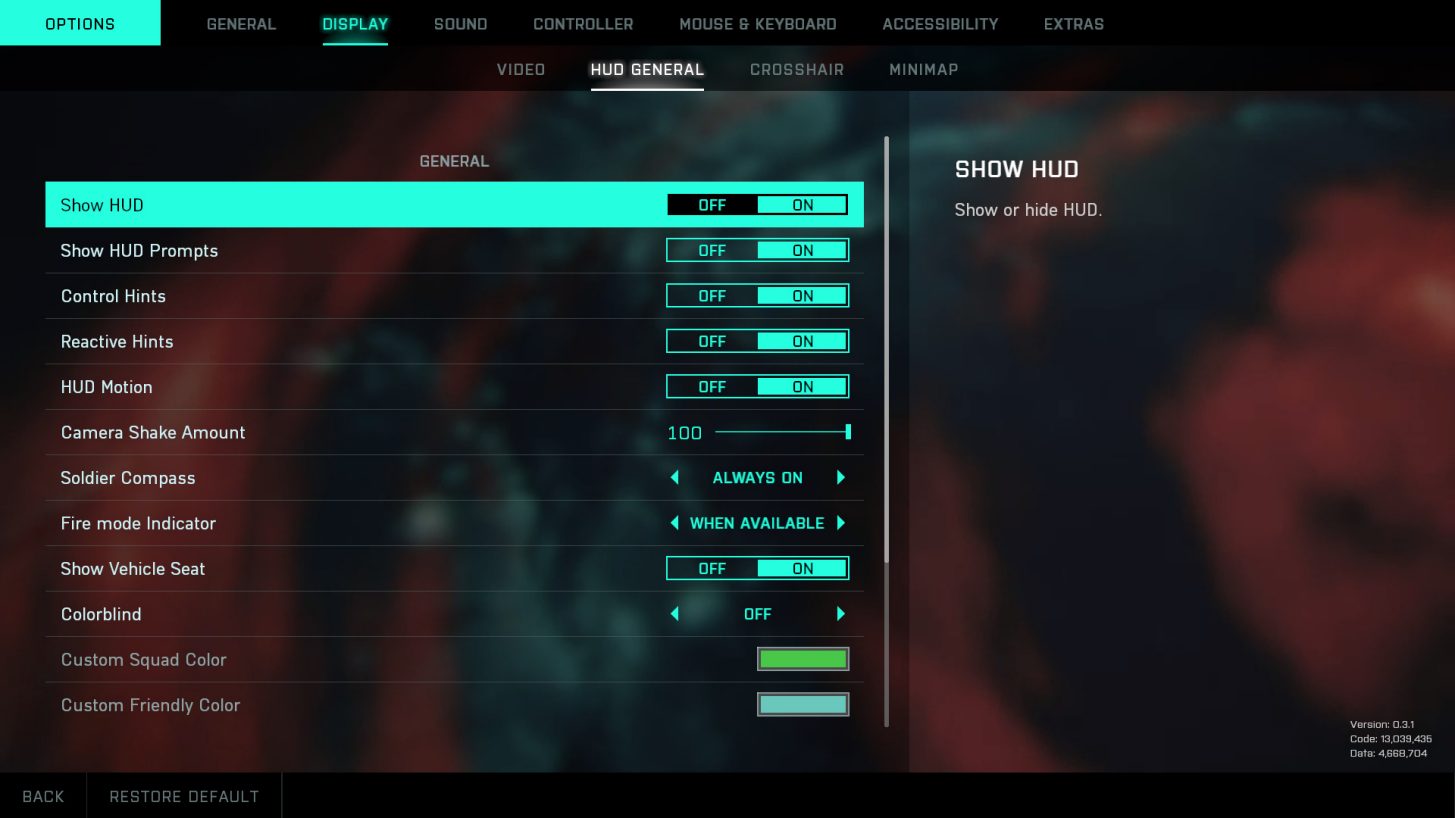Disable Show HUD Prompts
Screen dimensions: 1455x818
click(x=711, y=250)
